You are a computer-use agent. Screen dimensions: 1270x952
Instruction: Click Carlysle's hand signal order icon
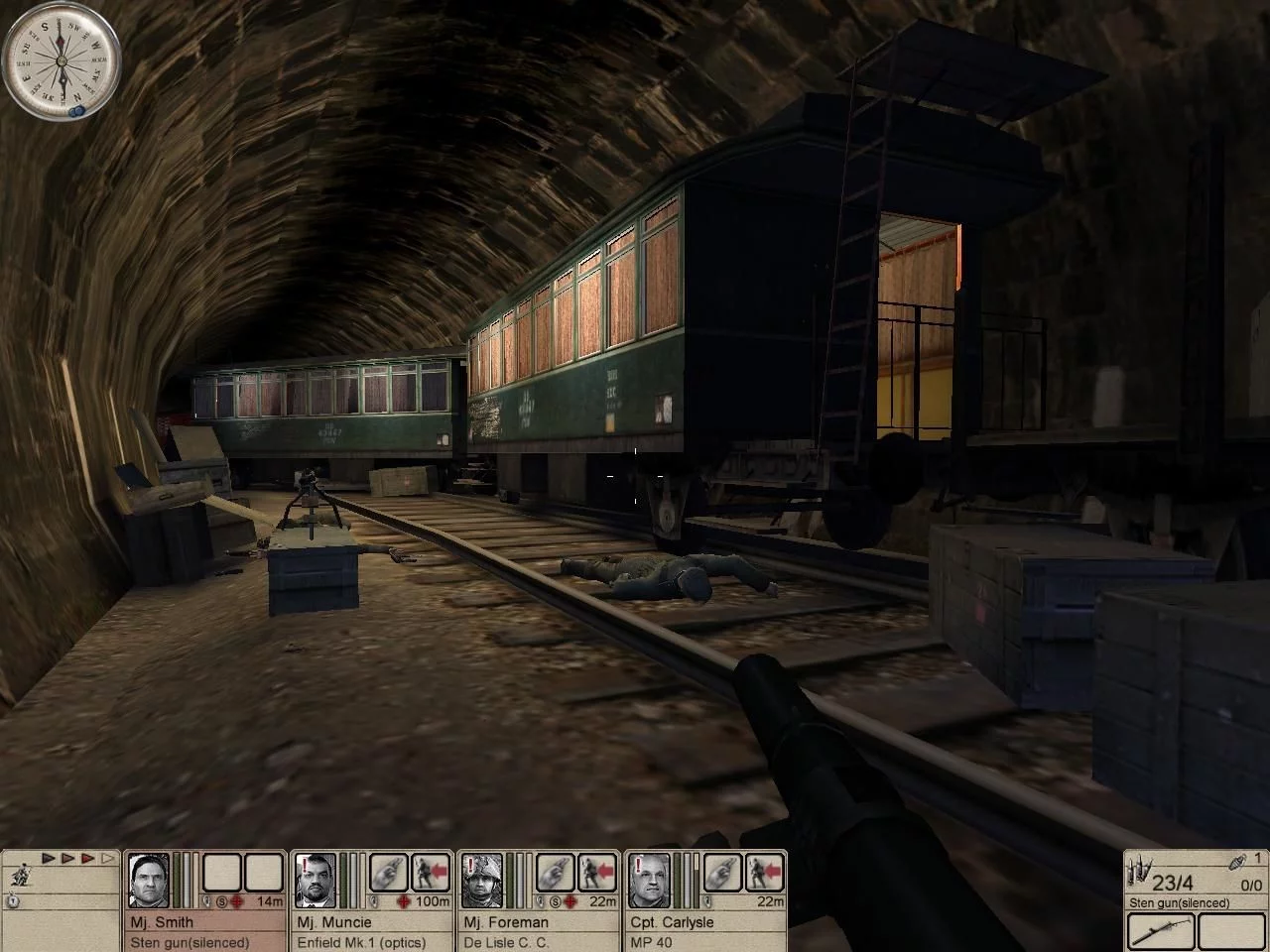point(721,874)
